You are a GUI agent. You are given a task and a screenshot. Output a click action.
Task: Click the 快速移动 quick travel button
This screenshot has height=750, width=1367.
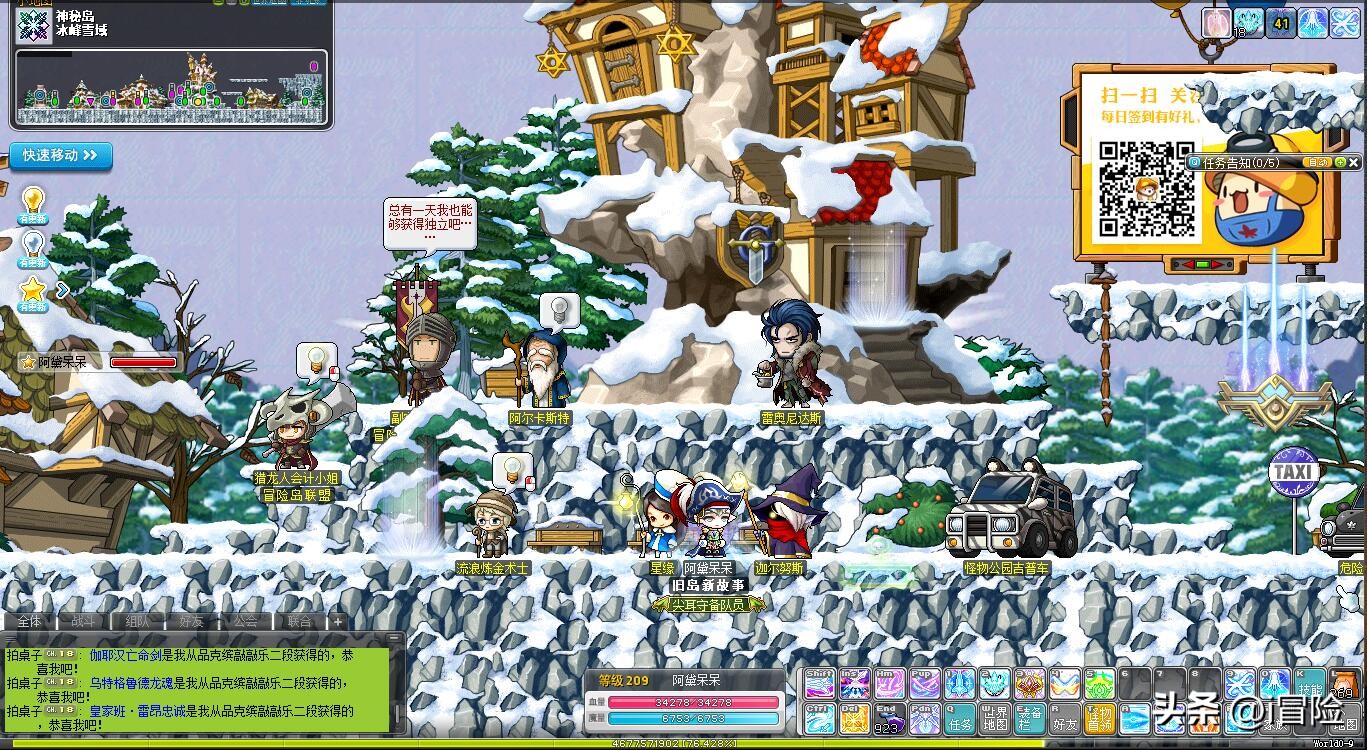(61, 156)
